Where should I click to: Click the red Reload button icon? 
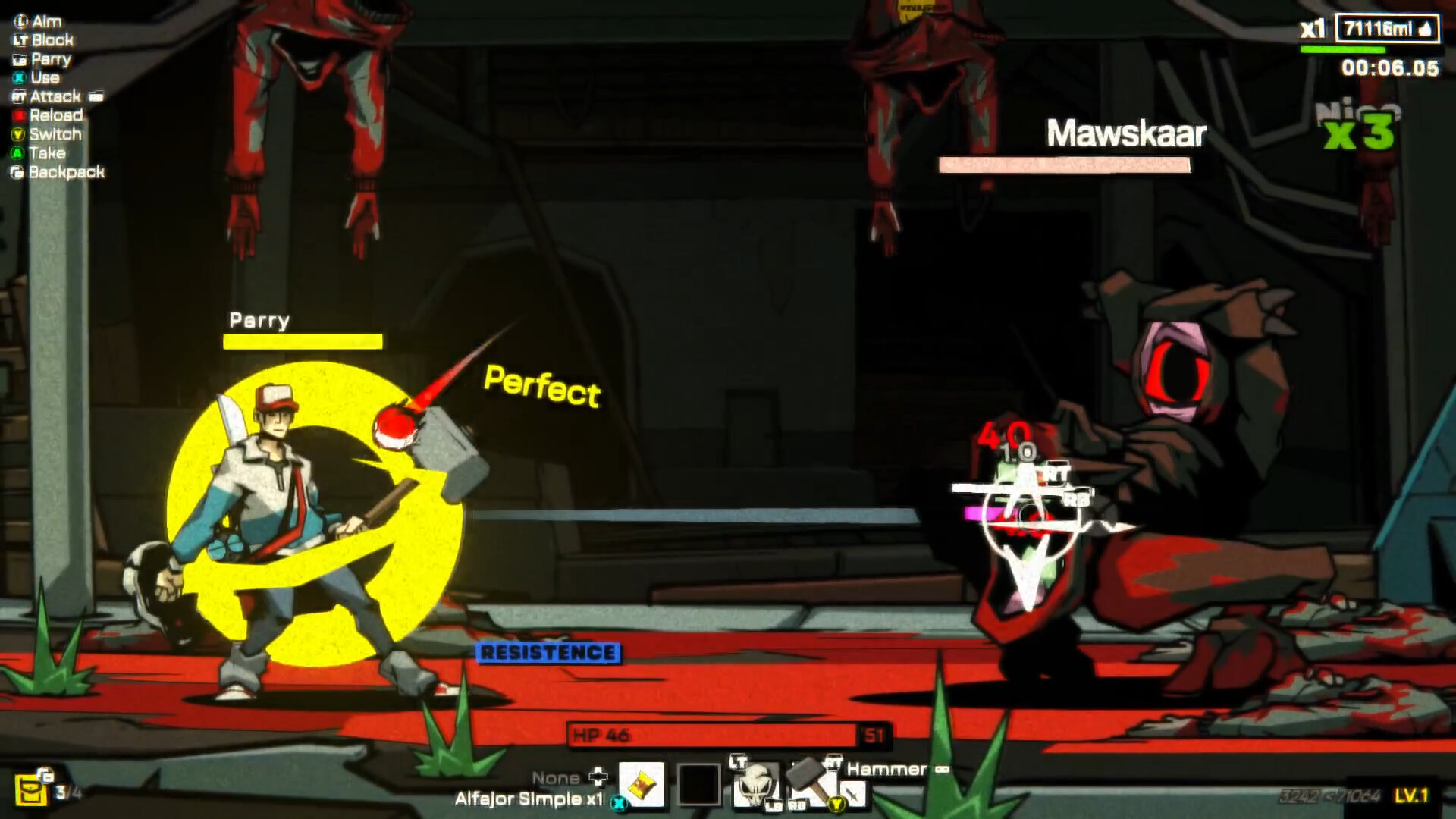pos(19,115)
